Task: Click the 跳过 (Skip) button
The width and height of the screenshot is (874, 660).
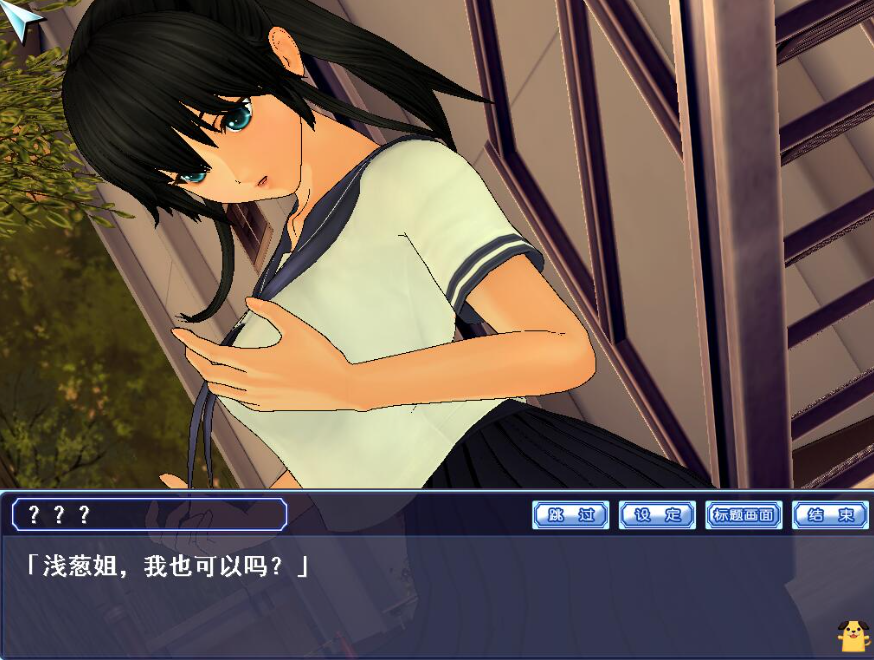Action: tap(570, 515)
